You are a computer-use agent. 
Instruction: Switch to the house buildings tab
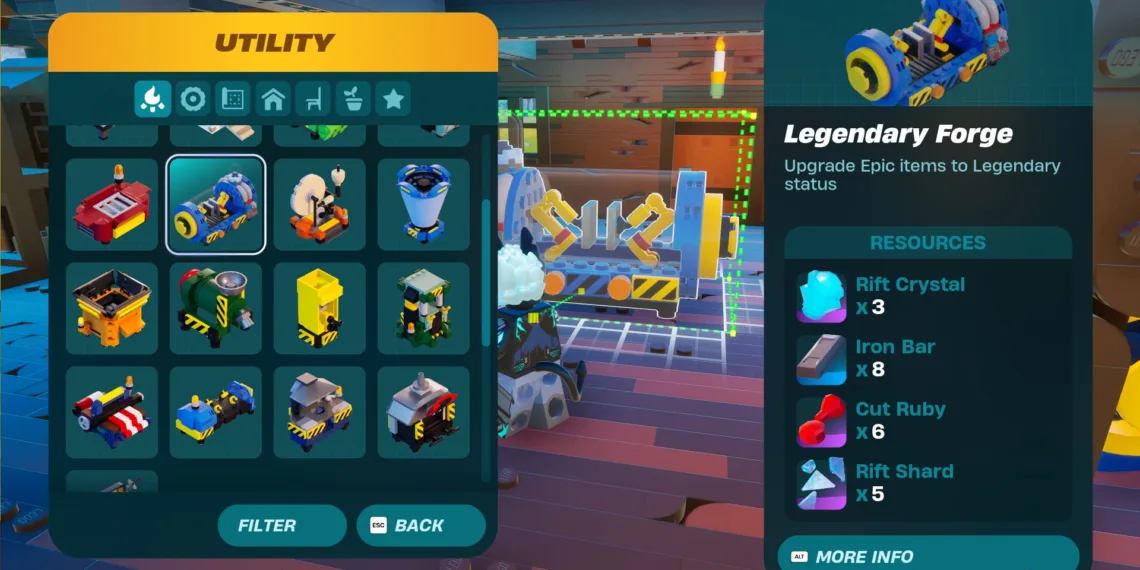click(273, 99)
